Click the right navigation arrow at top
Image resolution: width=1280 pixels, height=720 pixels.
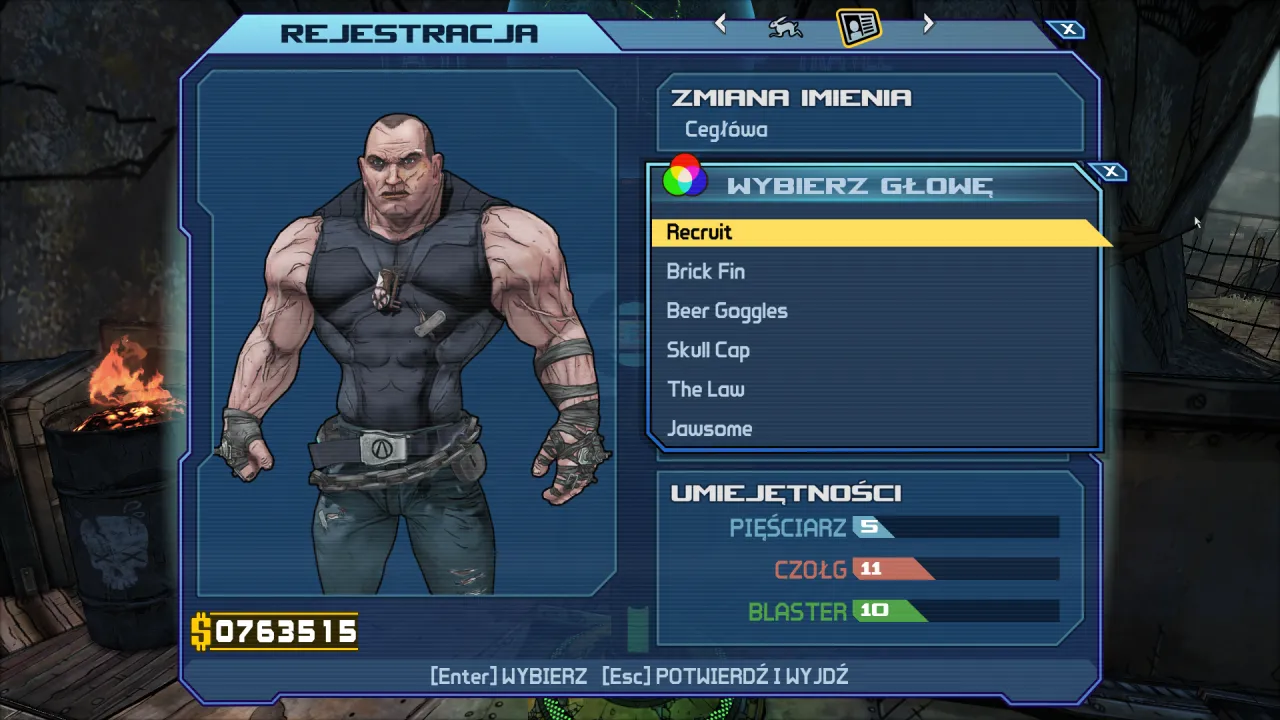tap(927, 23)
